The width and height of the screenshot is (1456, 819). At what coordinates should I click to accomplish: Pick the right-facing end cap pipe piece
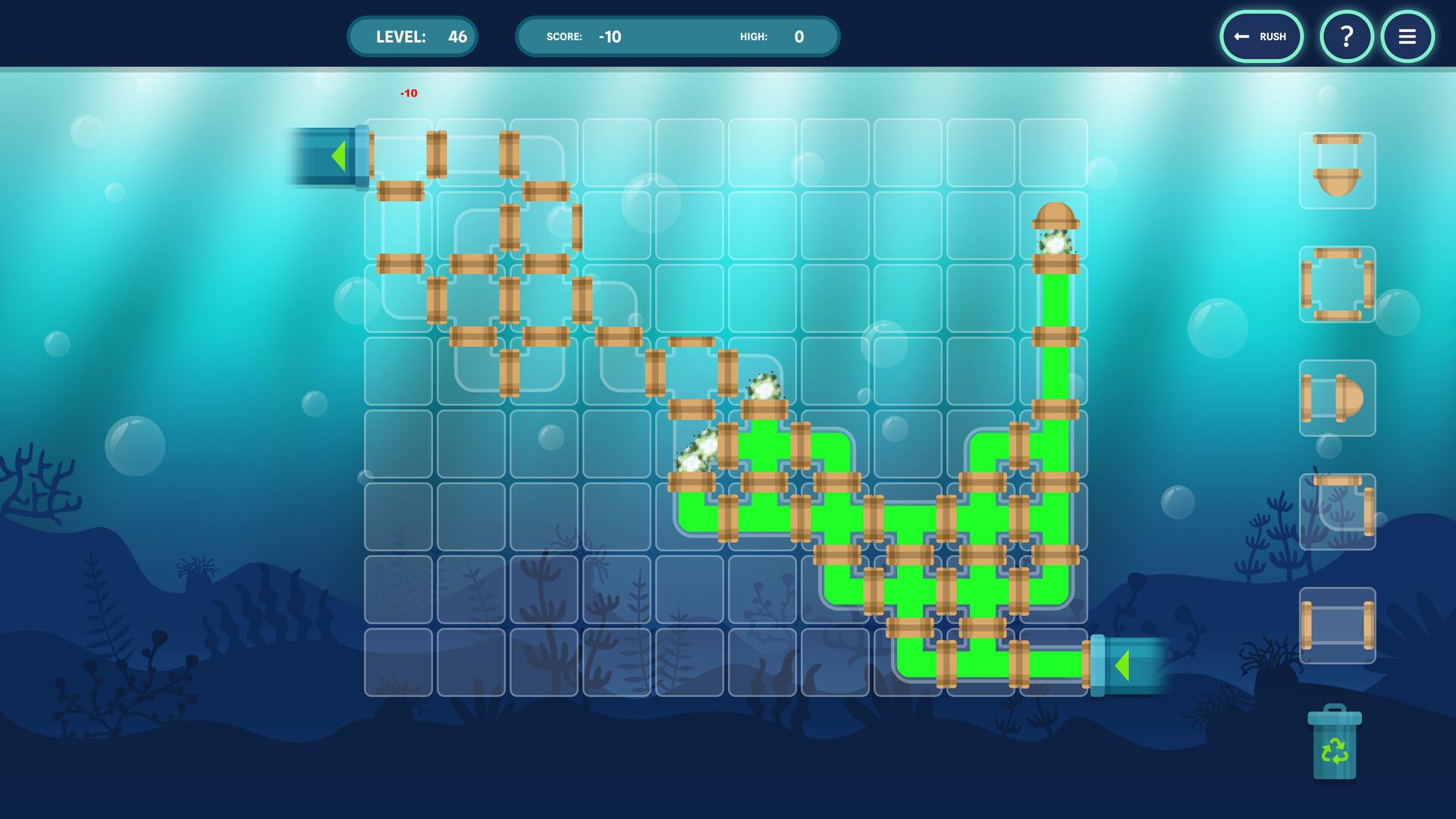(x=1337, y=398)
